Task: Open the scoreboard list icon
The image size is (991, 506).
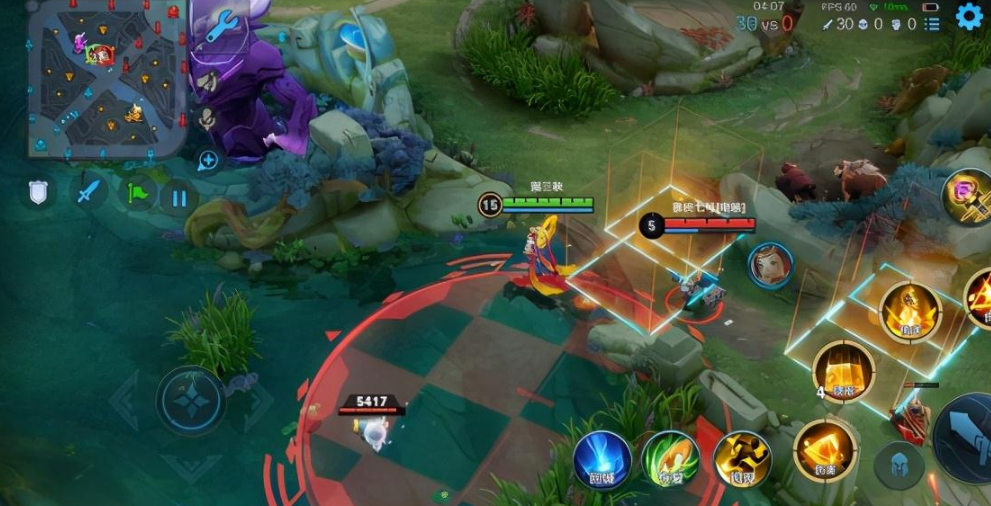Action: coord(932,24)
